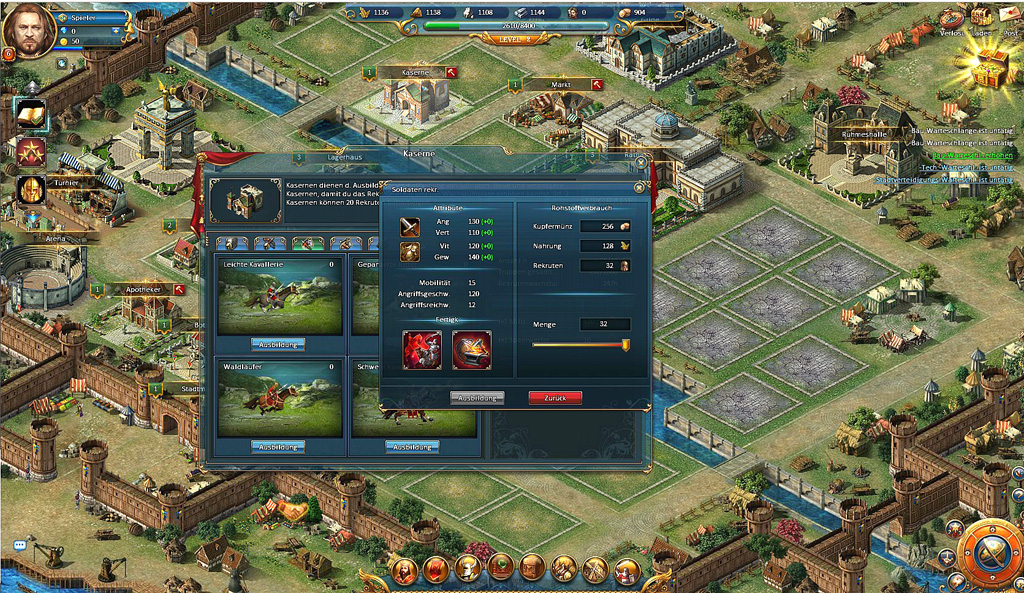The height and width of the screenshot is (593, 1024).
Task: Confirm training with the grey Ausbildung button
Action: (x=477, y=397)
